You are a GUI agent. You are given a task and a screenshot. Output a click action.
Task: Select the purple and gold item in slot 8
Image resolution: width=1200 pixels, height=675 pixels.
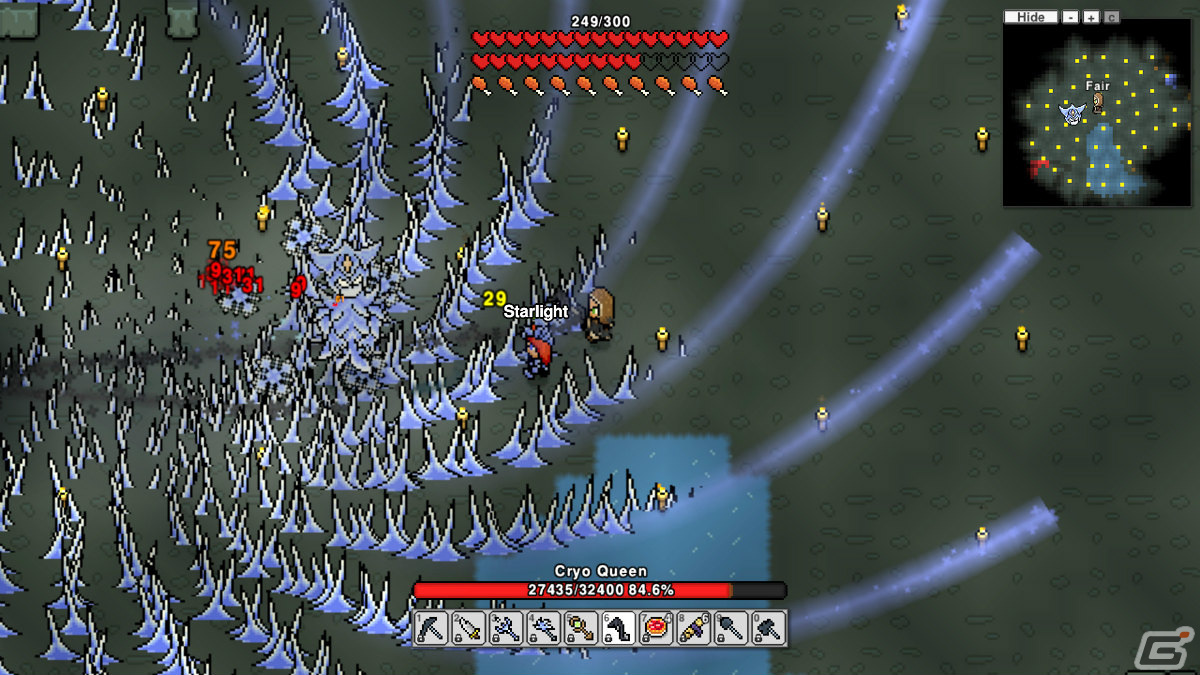click(x=694, y=628)
